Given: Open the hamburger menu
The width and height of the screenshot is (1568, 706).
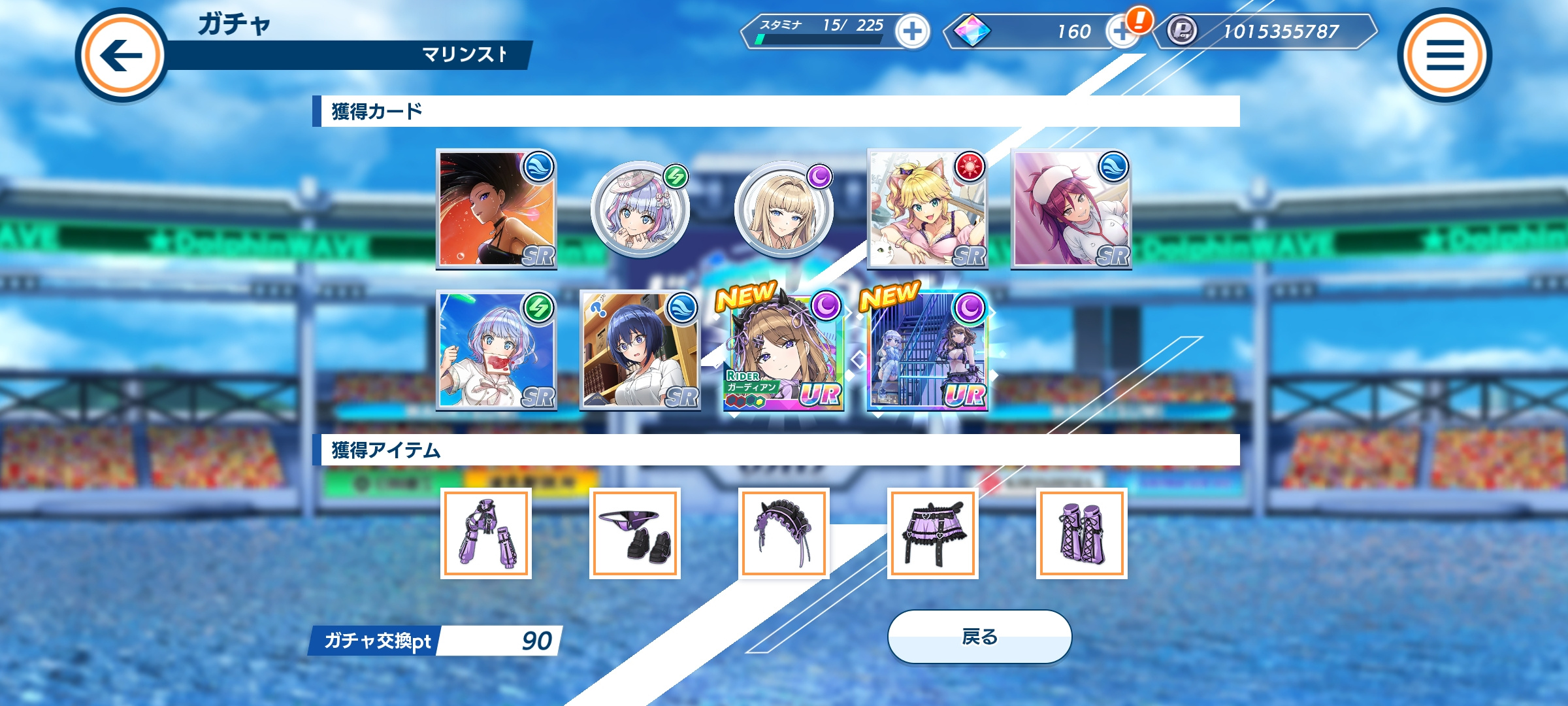Looking at the screenshot, I should click(x=1444, y=55).
